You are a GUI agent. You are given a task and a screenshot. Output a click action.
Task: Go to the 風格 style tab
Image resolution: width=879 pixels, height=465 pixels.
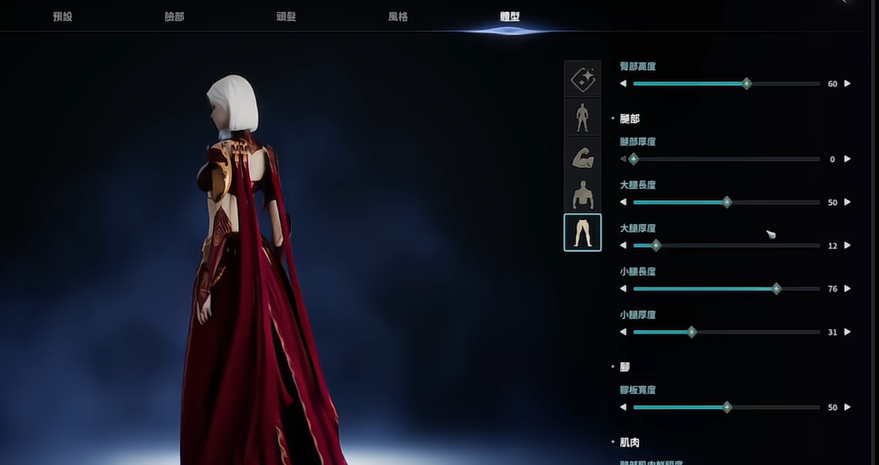tap(398, 17)
